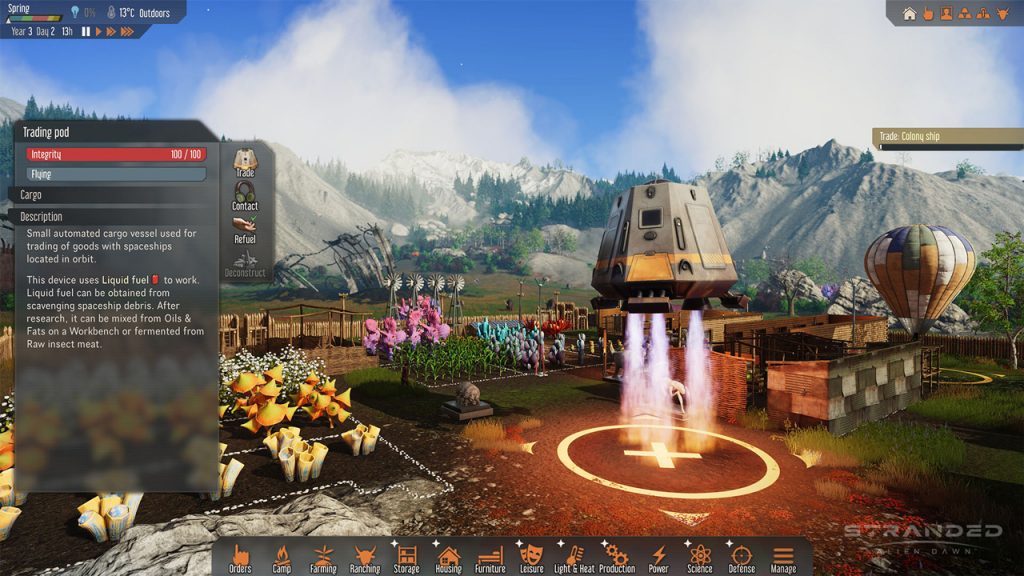The height and width of the screenshot is (576, 1024).
Task: Select the Defense category
Action: tap(741, 557)
